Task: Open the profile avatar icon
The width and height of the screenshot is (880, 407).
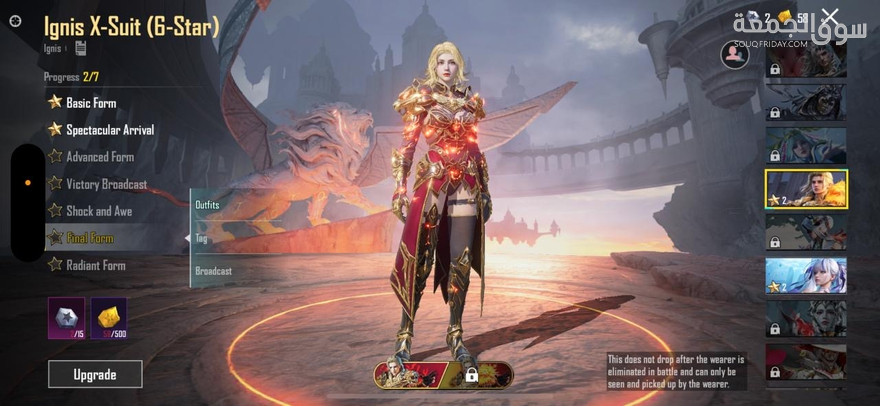Action: [x=735, y=55]
